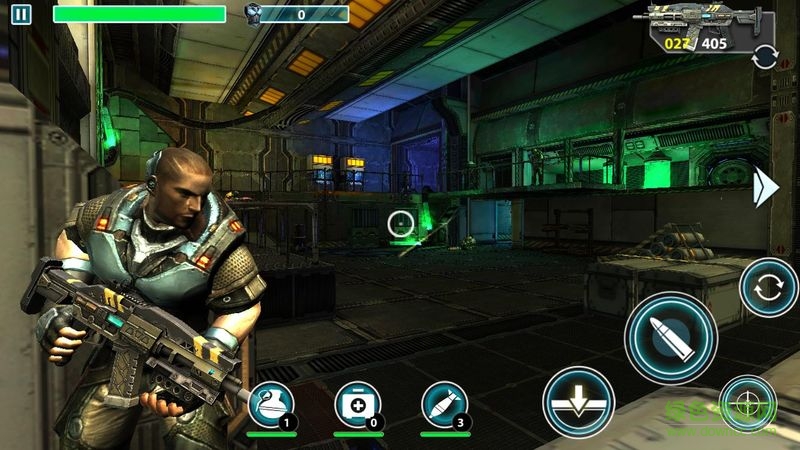Throw a grenade
This screenshot has height=450, width=800.
click(x=271, y=405)
